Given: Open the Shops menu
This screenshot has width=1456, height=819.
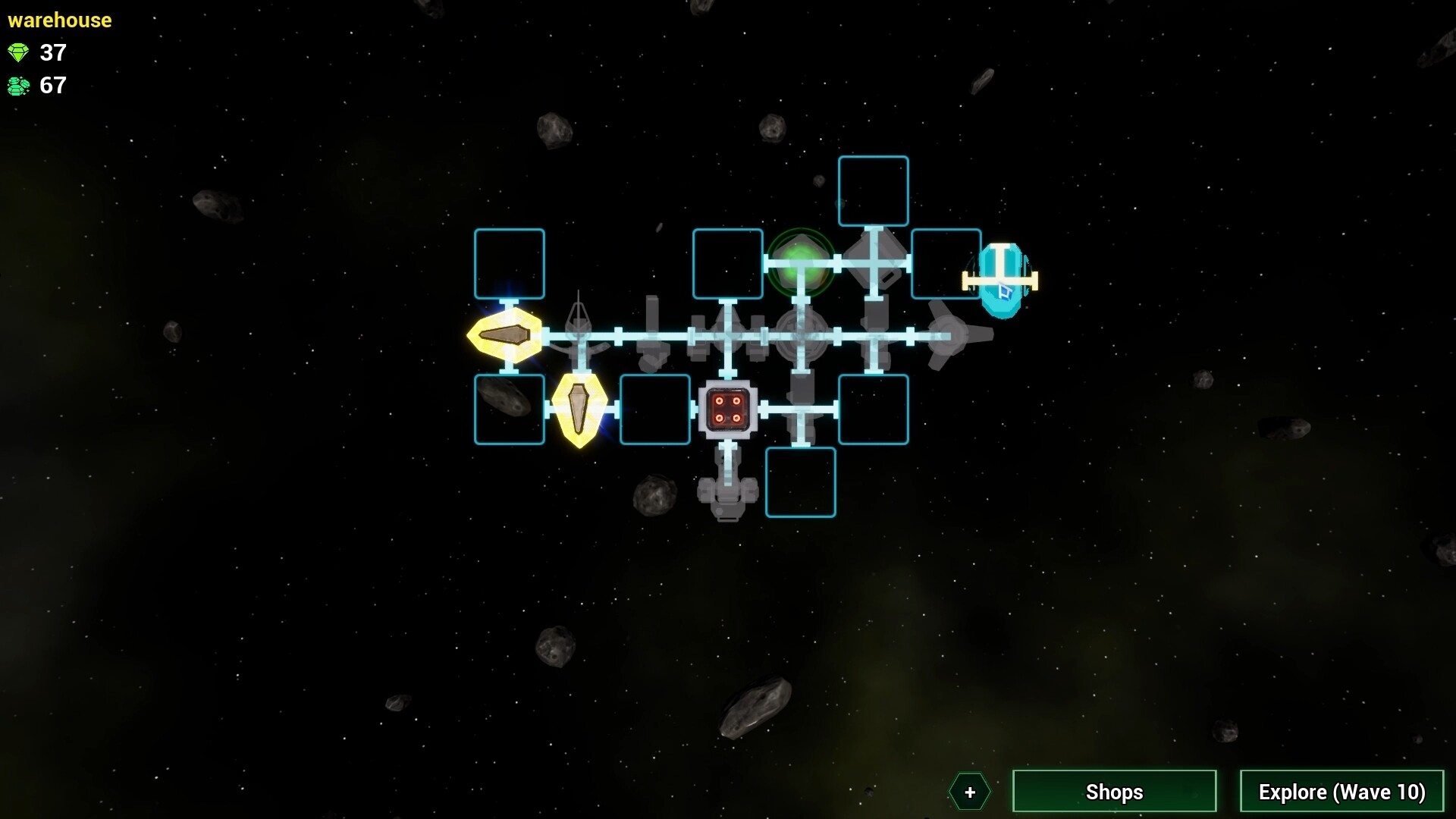Looking at the screenshot, I should pyautogui.click(x=1113, y=792).
